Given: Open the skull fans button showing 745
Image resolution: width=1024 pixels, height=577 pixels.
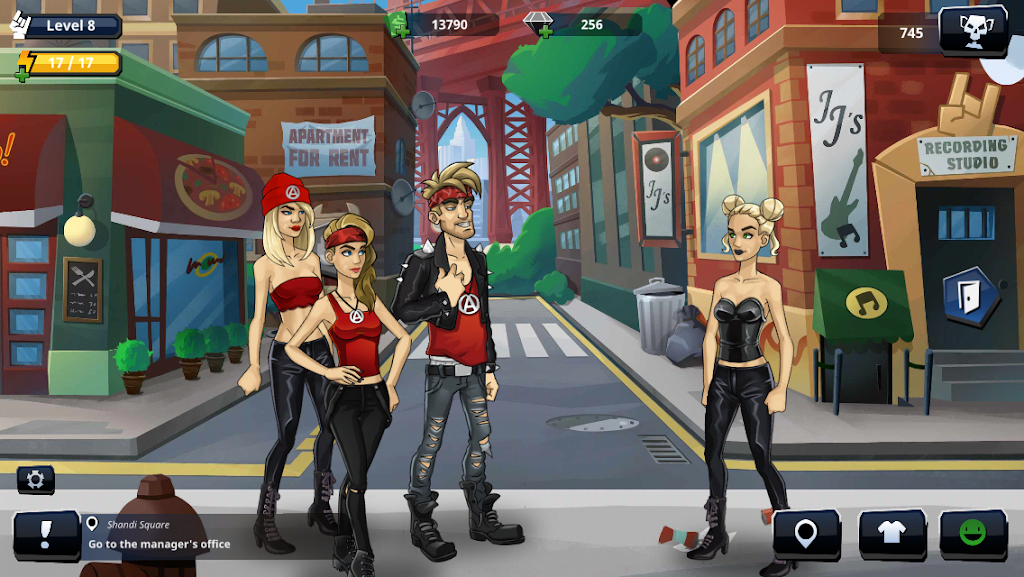Looking at the screenshot, I should click(x=972, y=32).
